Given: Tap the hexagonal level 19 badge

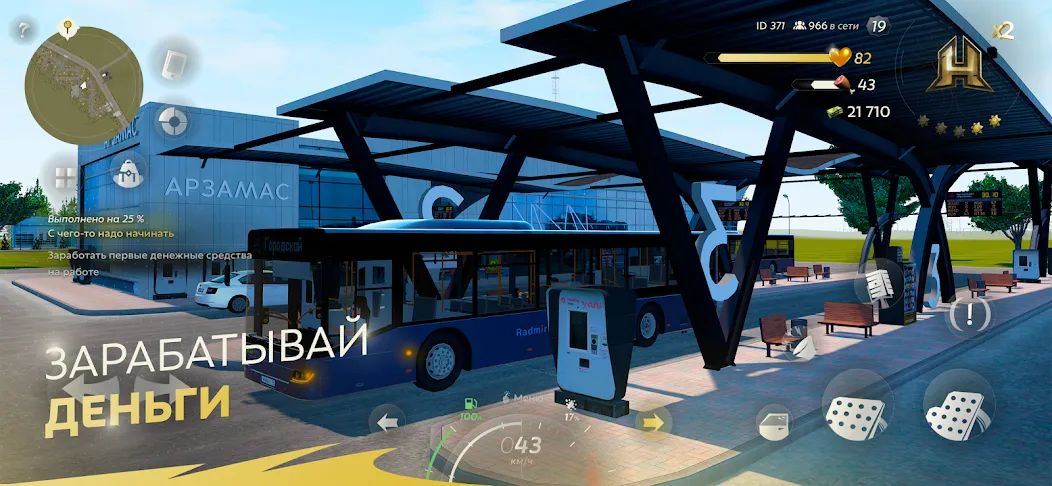Looking at the screenshot, I should [x=879, y=26].
